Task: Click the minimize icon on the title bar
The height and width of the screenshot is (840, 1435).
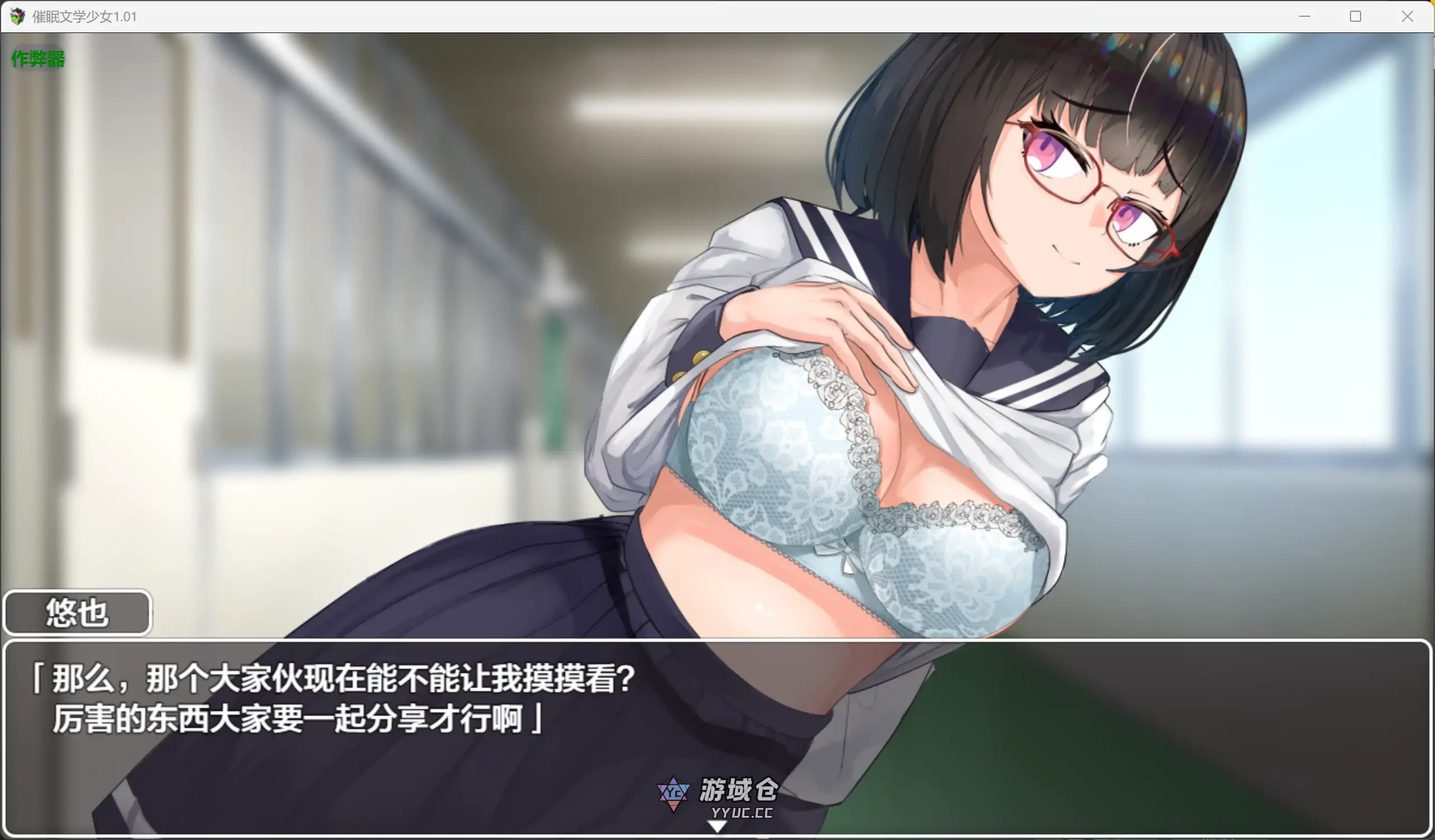Action: pos(1304,17)
